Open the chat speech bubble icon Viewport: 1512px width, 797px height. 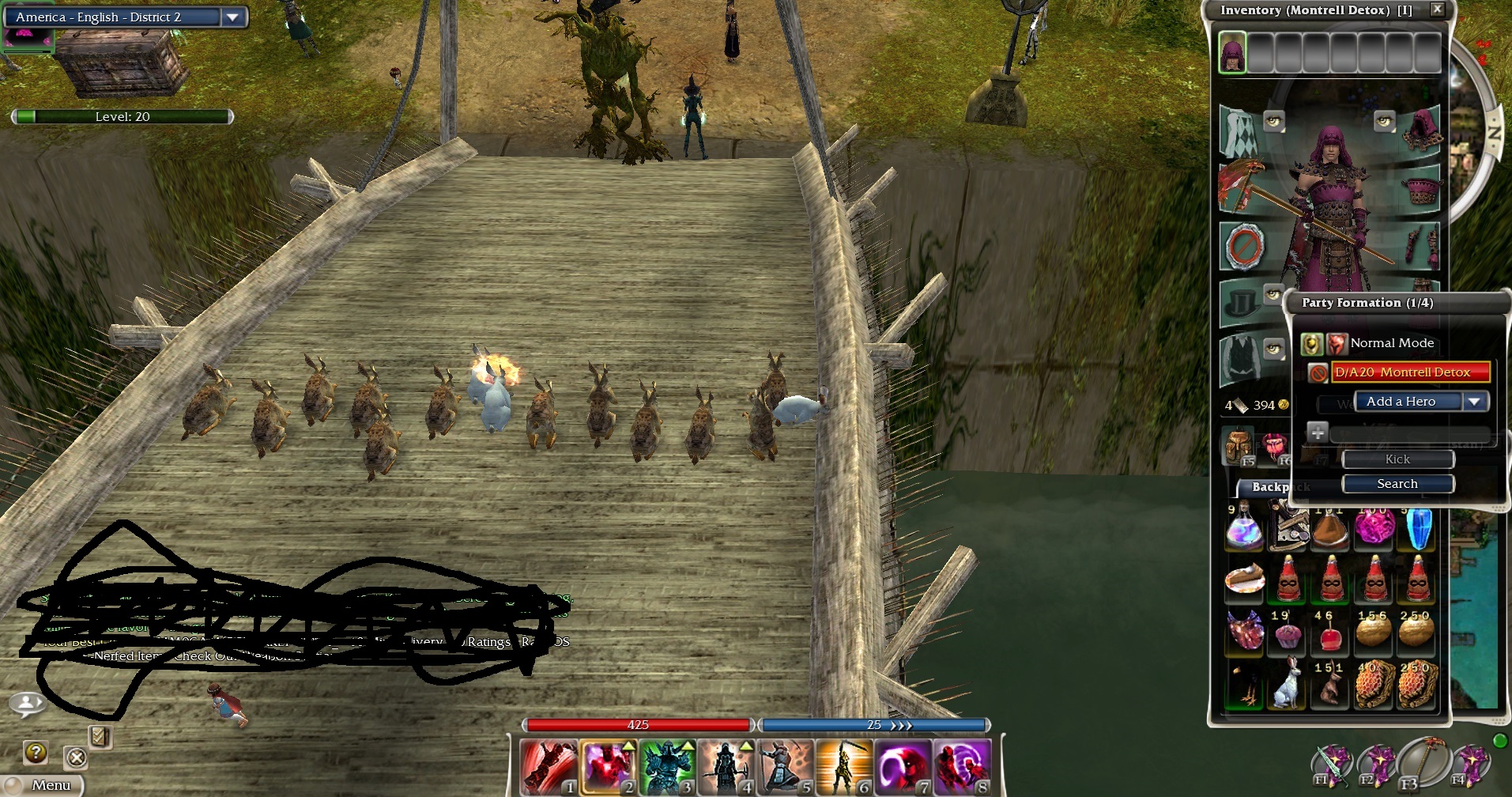pyautogui.click(x=27, y=703)
